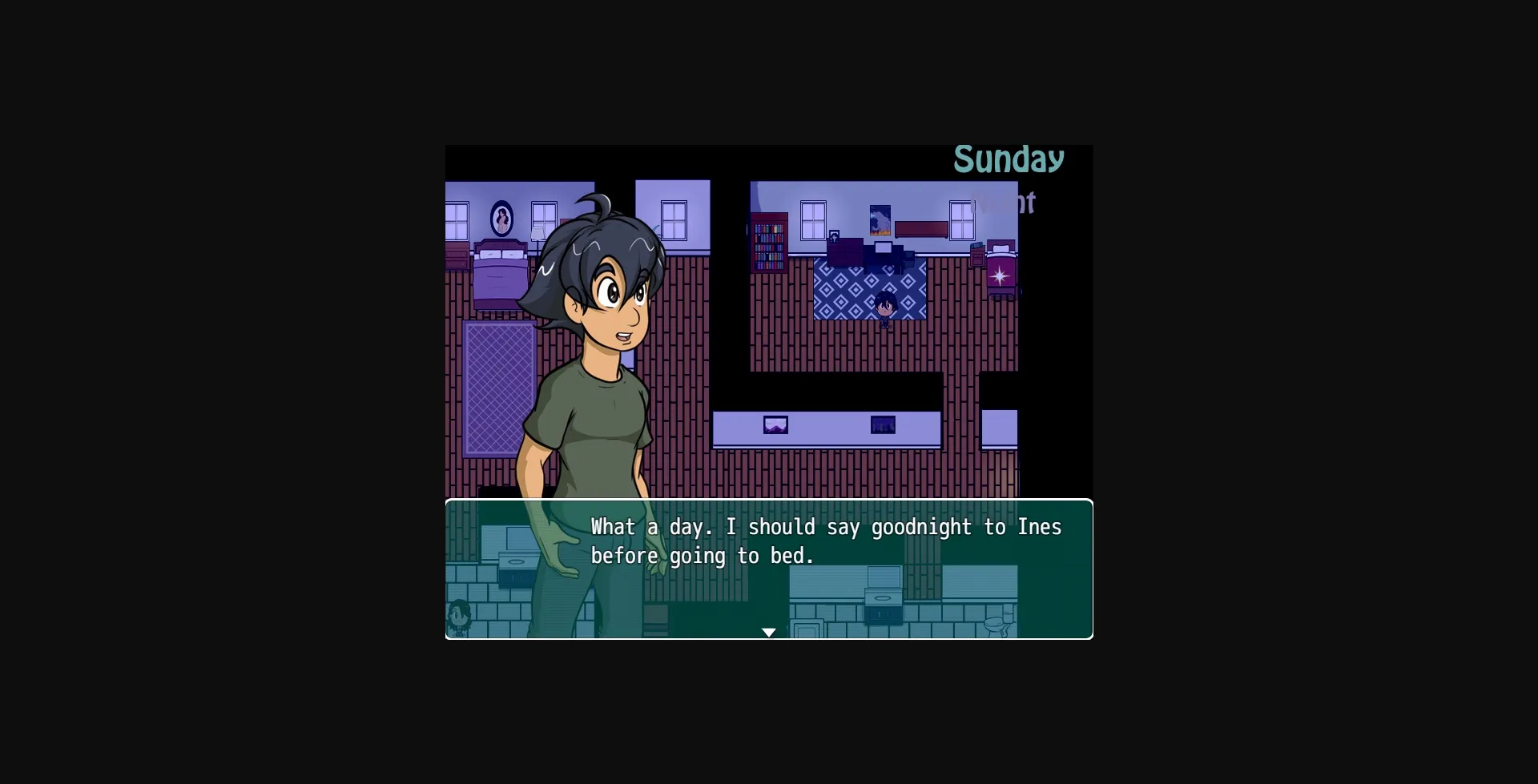Click the mountain picture in the hallway

tap(775, 425)
